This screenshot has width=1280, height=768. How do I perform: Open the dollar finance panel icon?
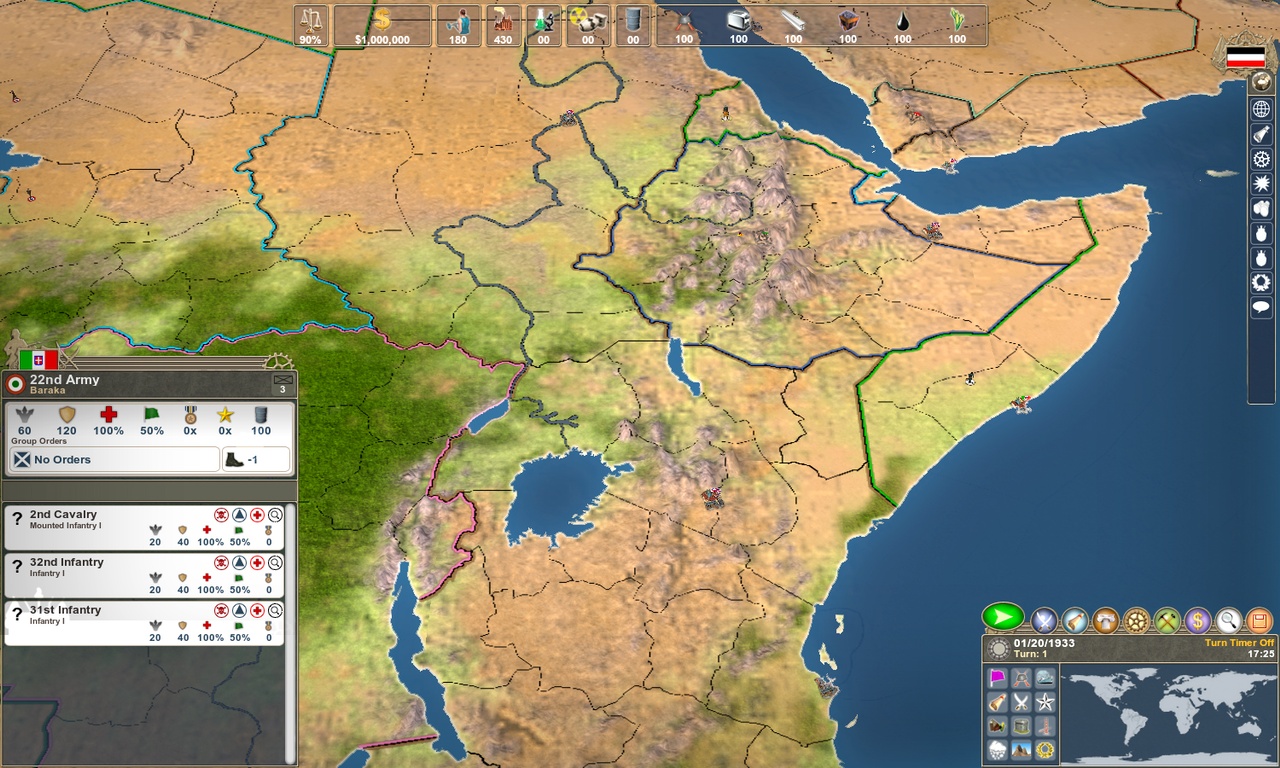1197,620
